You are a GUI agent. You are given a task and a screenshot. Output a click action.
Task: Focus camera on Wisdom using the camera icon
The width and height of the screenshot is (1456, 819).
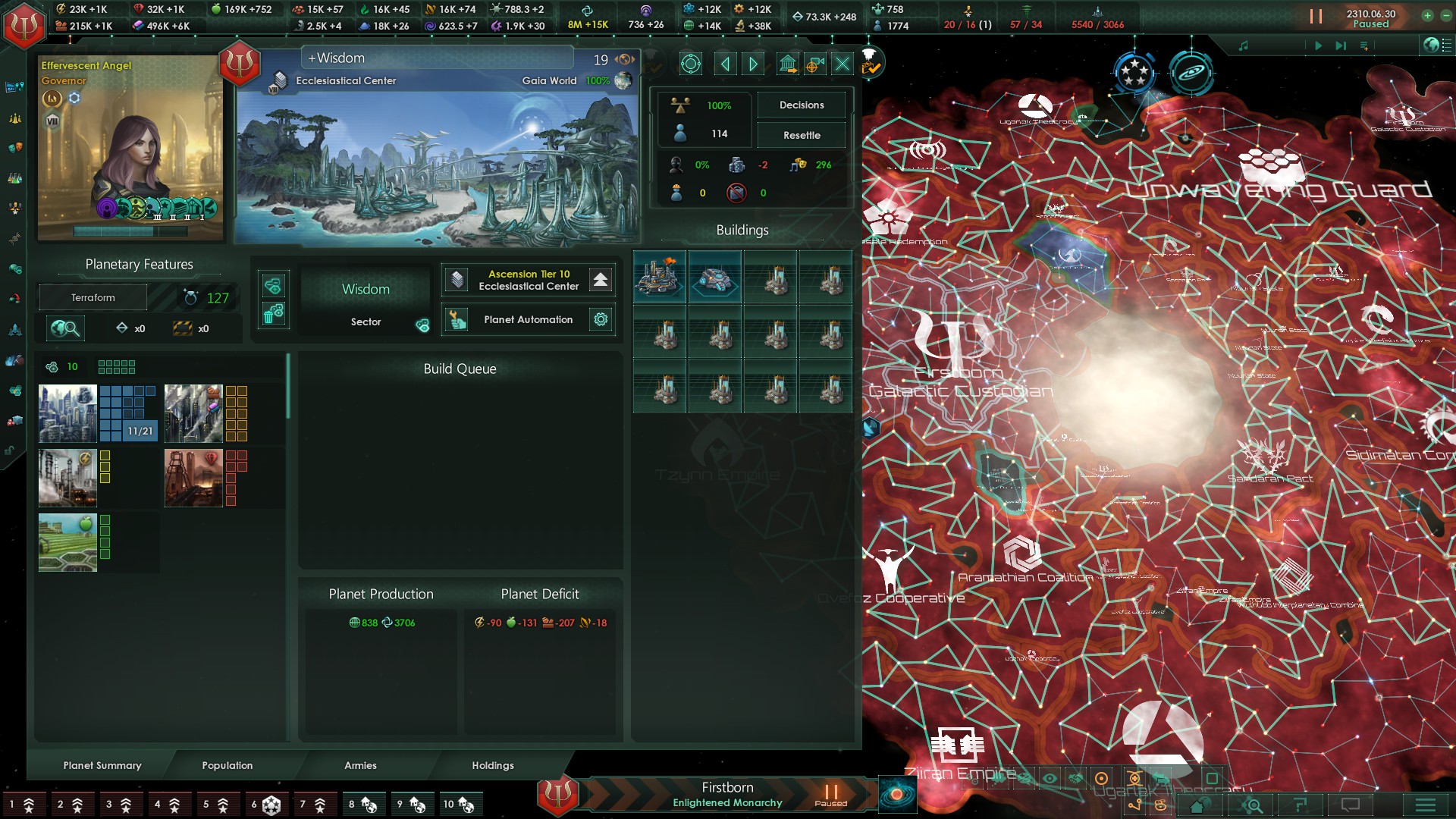815,64
